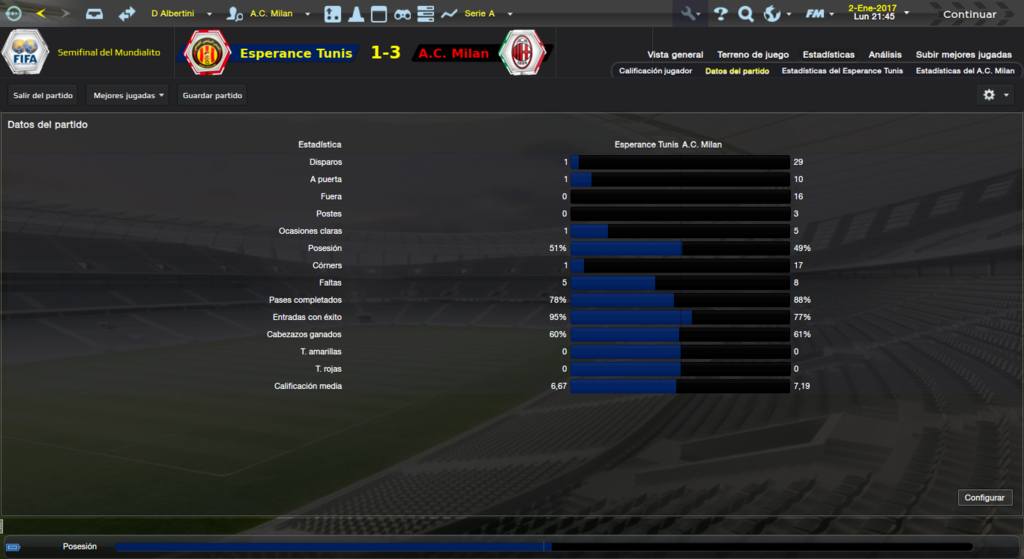View Estadísticas del A.C. Milan

tap(965, 71)
